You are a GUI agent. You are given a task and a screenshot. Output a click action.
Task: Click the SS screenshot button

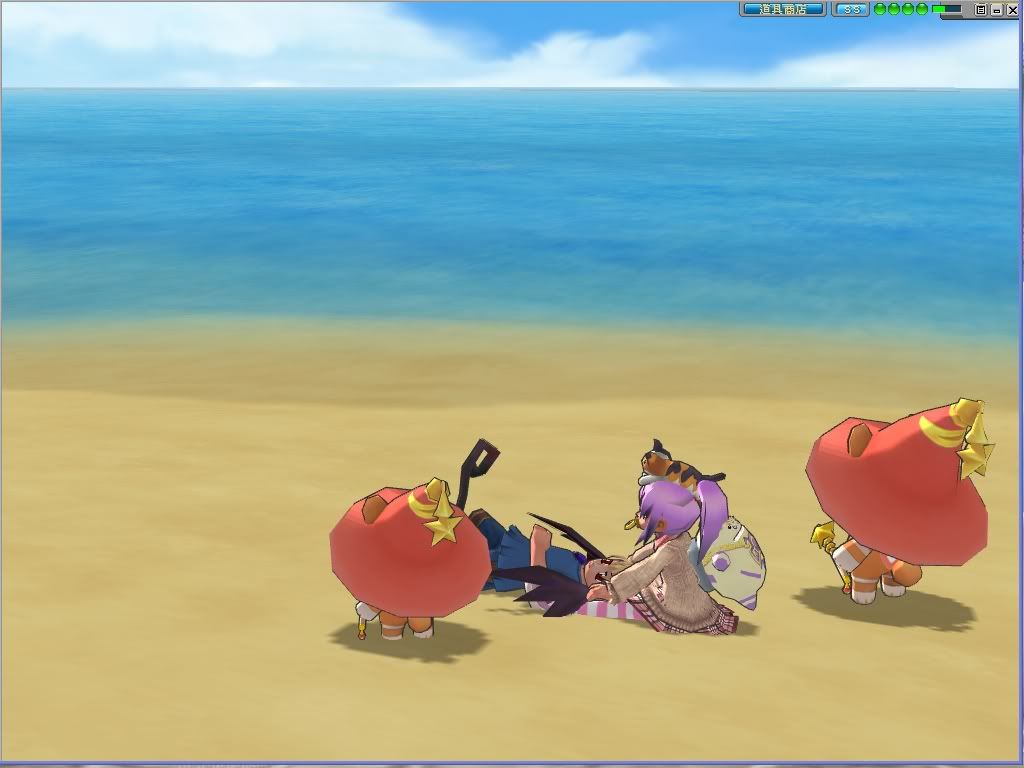tap(851, 9)
